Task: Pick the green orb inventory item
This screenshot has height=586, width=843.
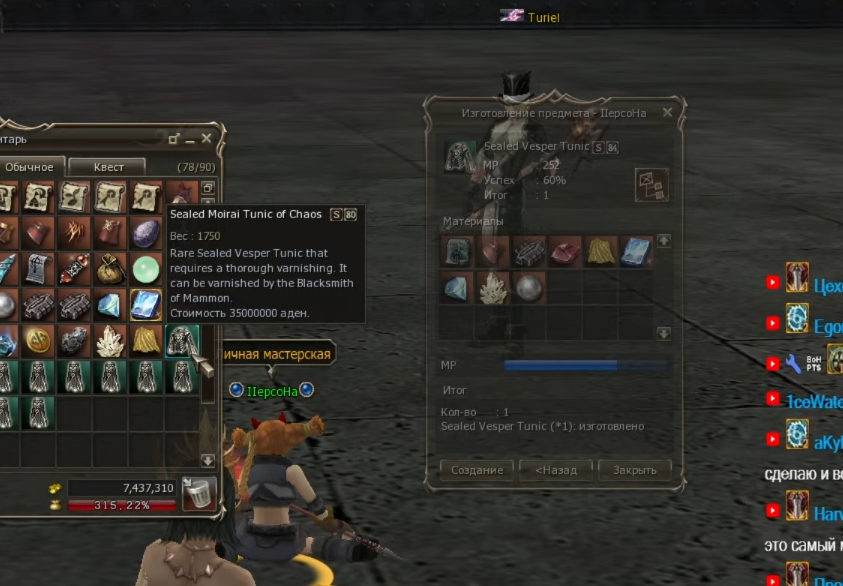Action: point(146,269)
